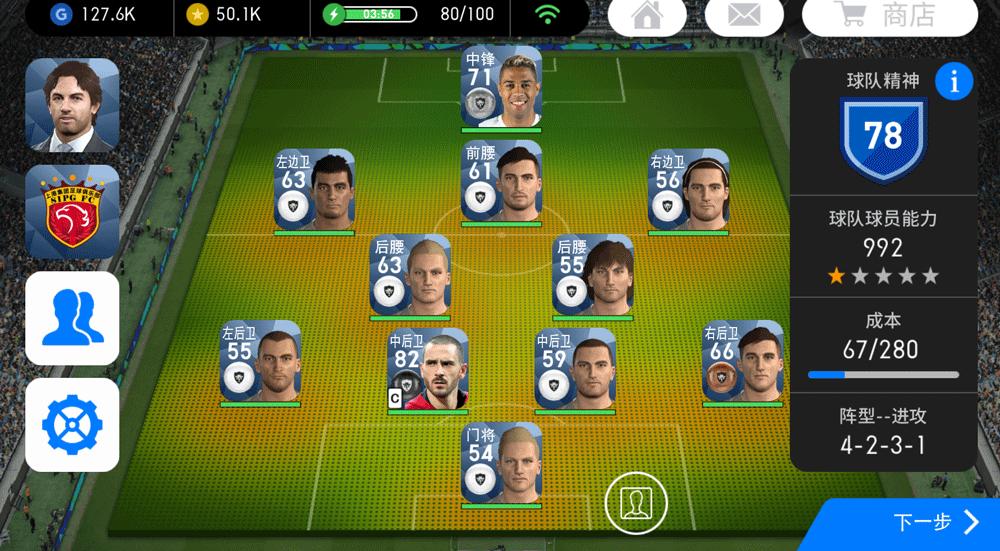Choose the 左后卫 card rated 55

point(260,362)
